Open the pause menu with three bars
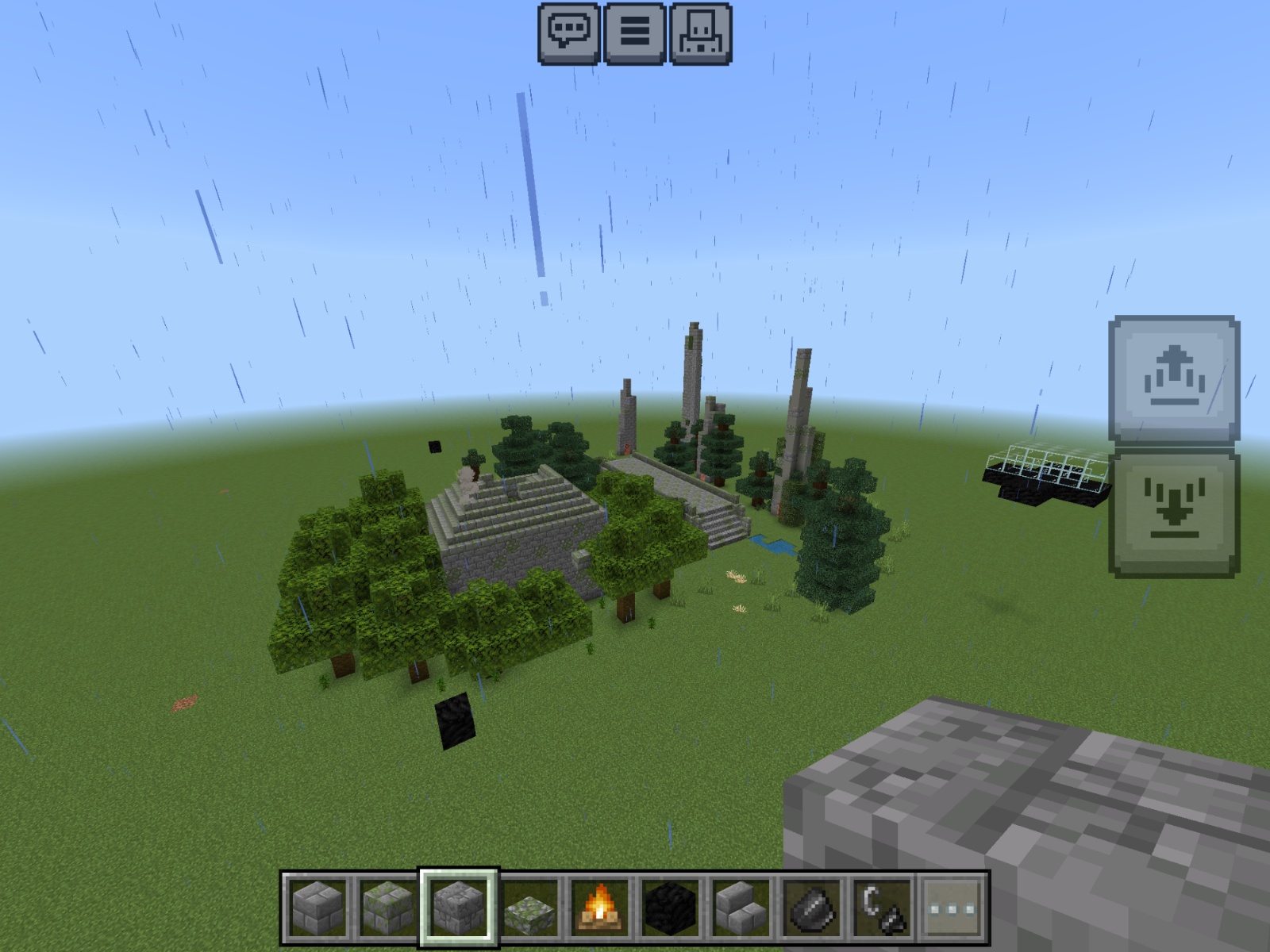1270x952 pixels. [x=635, y=33]
